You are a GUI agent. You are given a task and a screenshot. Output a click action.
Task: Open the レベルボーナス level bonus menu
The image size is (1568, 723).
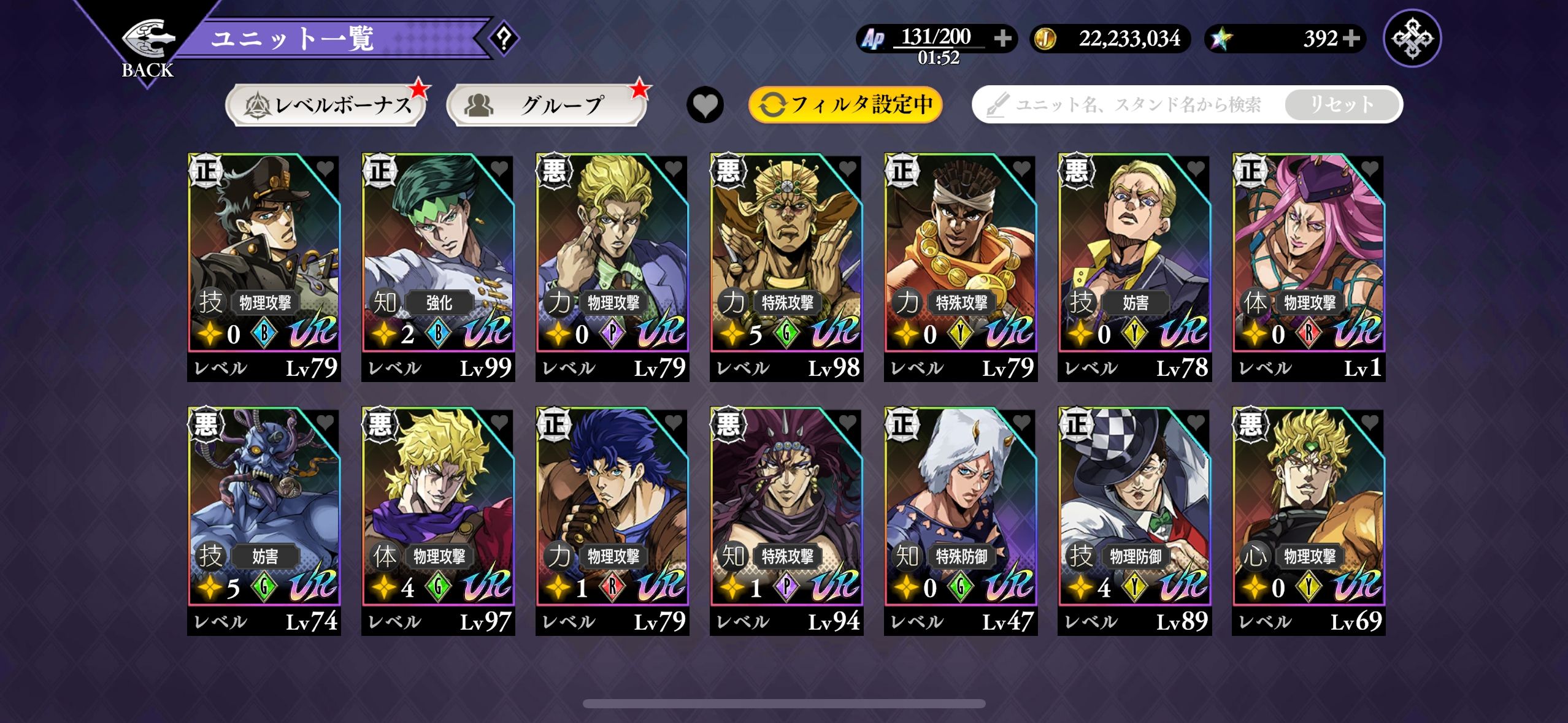[326, 105]
